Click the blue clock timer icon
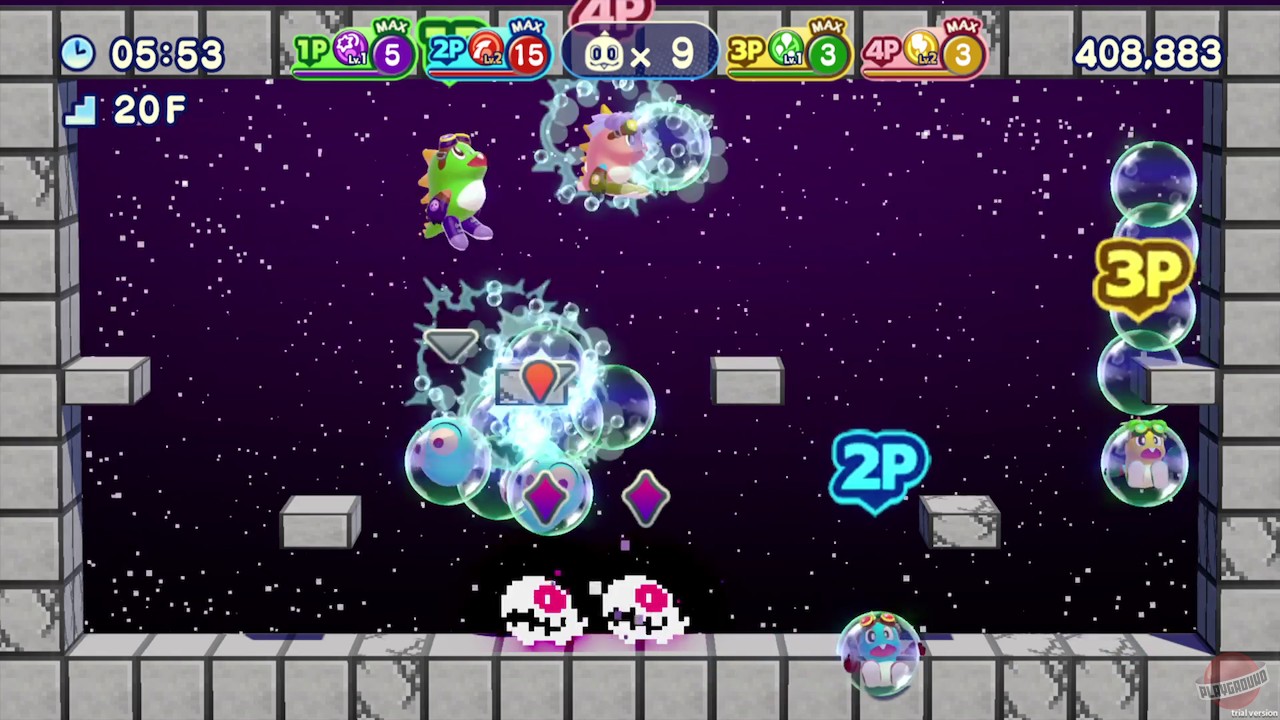The height and width of the screenshot is (720, 1280). [x=78, y=54]
